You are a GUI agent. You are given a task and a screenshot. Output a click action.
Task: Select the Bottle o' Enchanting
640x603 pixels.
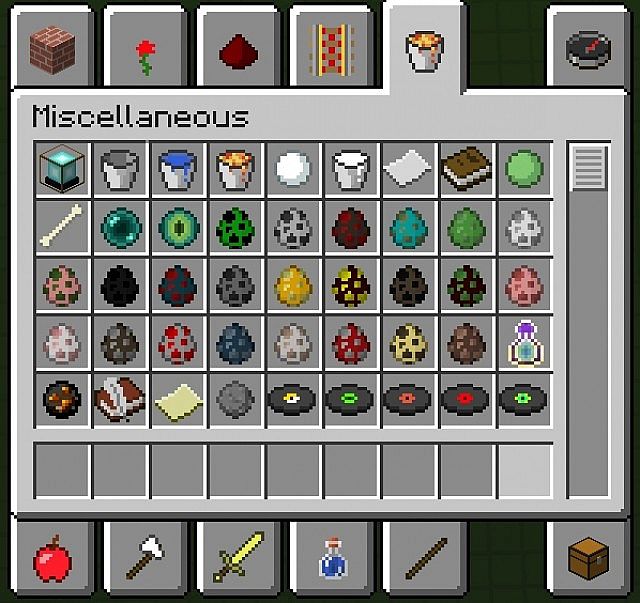(523, 342)
